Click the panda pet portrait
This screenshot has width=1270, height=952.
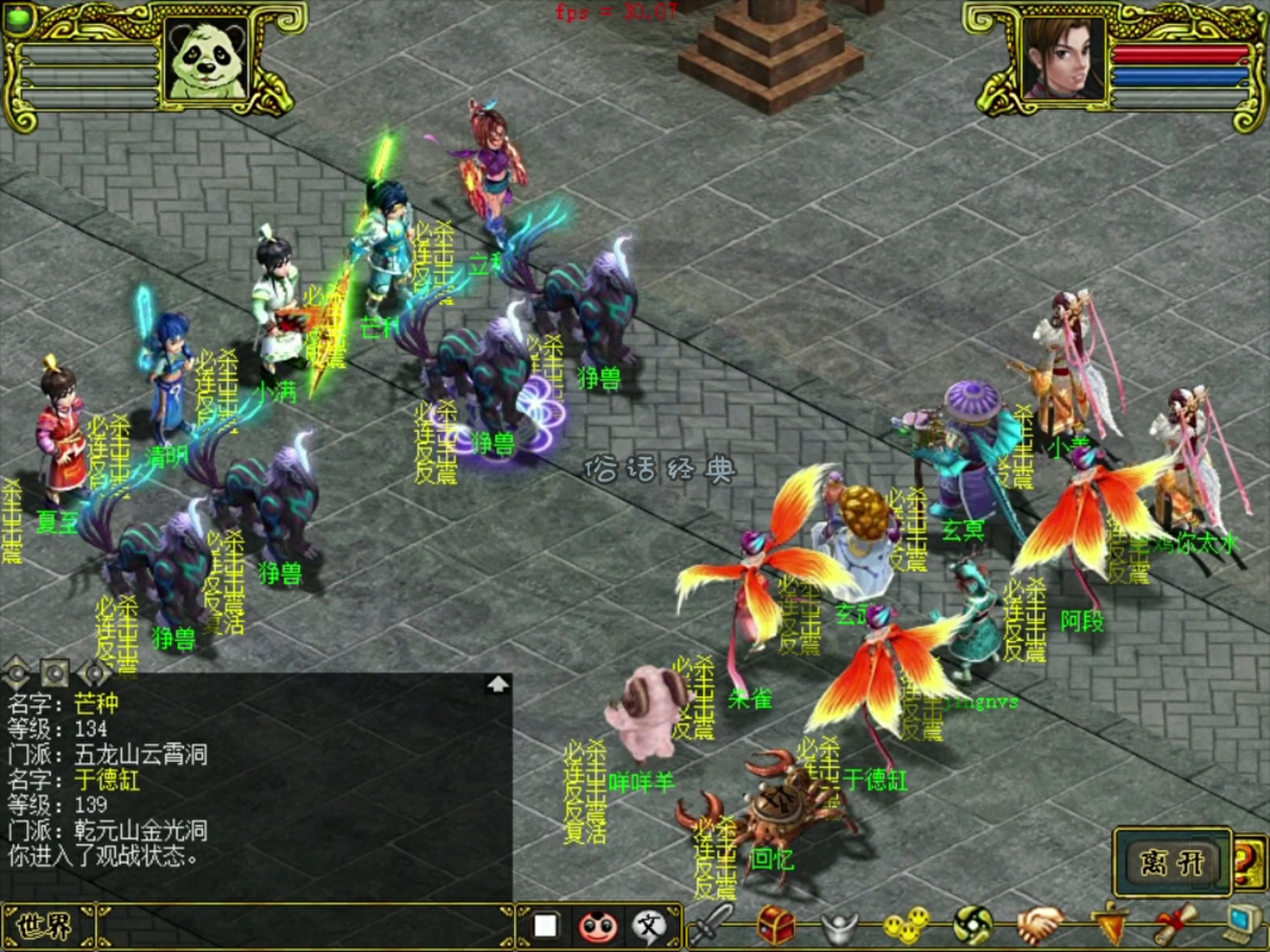tap(207, 60)
